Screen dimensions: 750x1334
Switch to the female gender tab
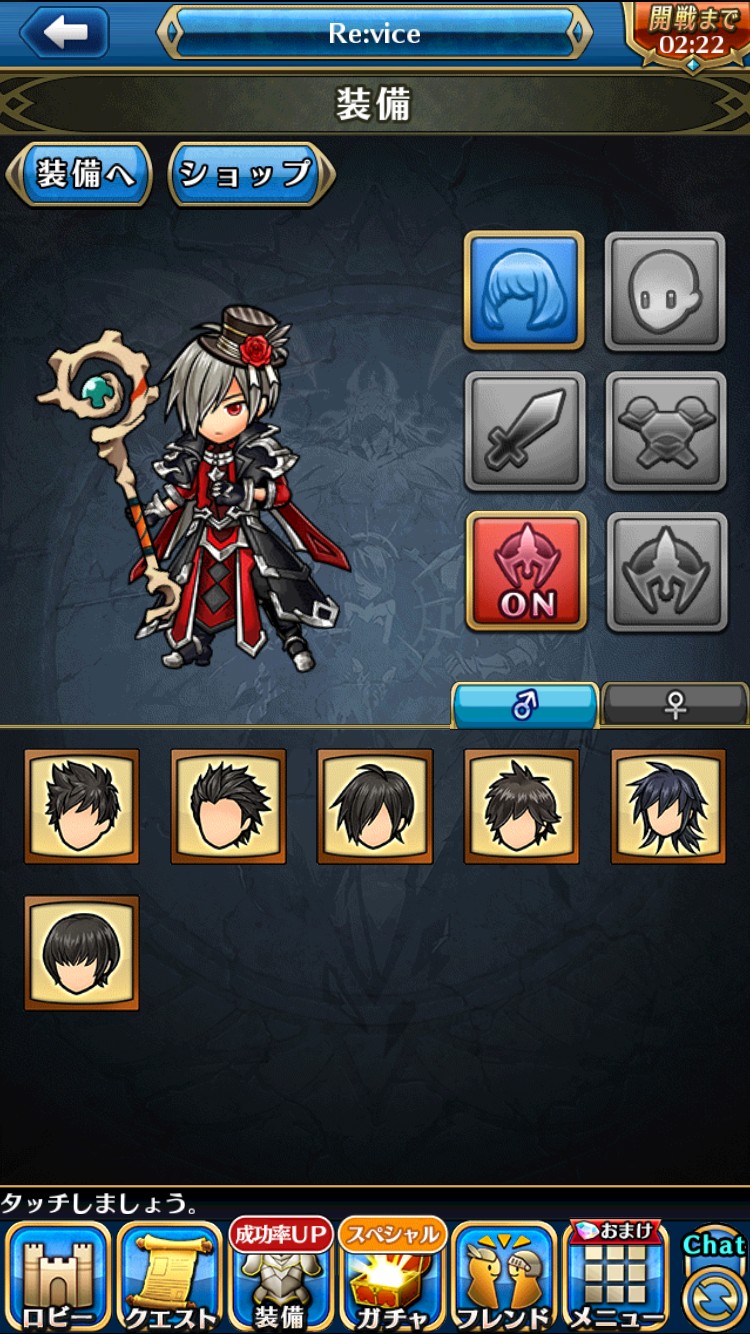675,705
